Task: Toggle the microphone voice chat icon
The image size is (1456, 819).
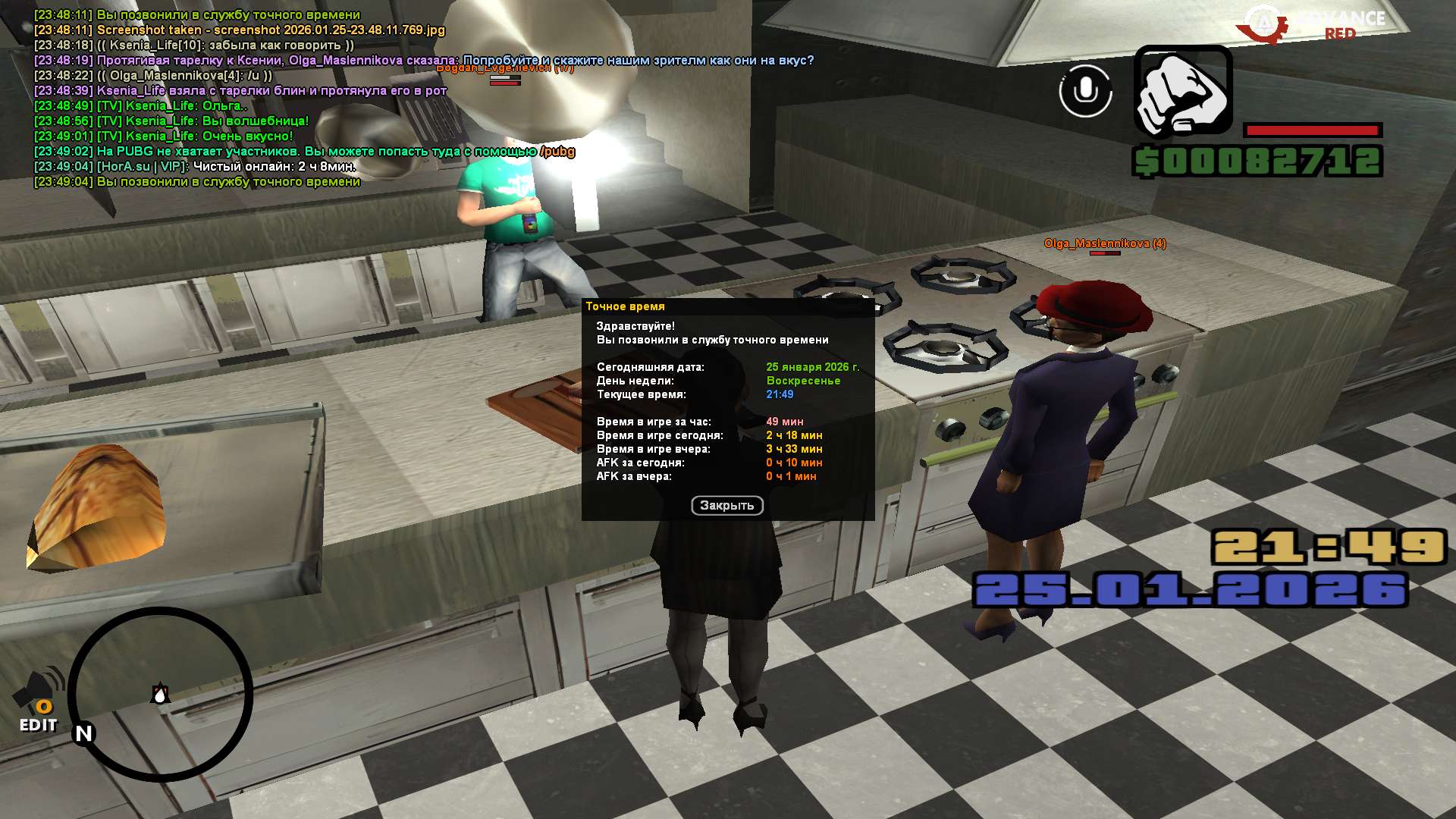Action: [x=1085, y=91]
